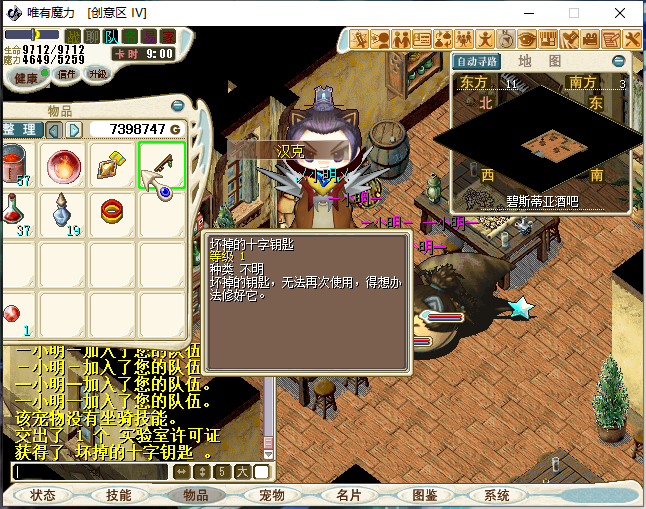Open the 名片 name card menu
The height and width of the screenshot is (509, 646).
pos(348,495)
